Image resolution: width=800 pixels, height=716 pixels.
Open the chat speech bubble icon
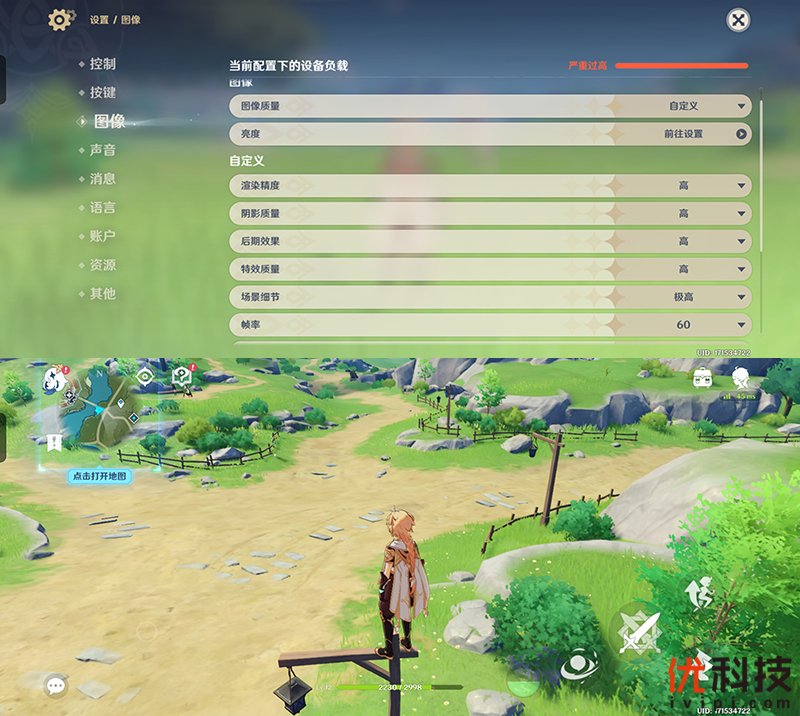coord(56,685)
